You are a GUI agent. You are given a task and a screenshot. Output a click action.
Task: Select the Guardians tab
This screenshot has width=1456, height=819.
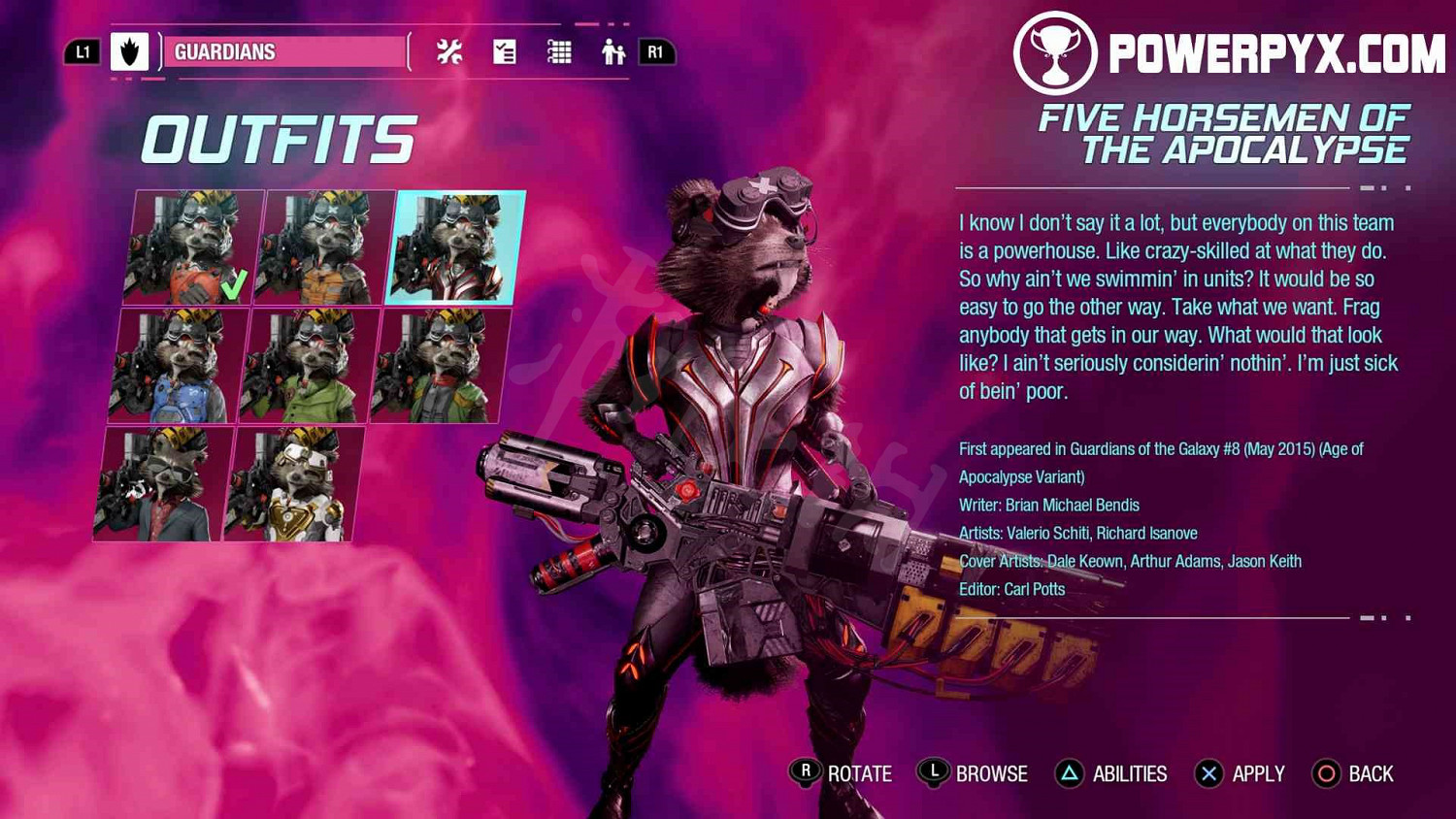tap(281, 52)
